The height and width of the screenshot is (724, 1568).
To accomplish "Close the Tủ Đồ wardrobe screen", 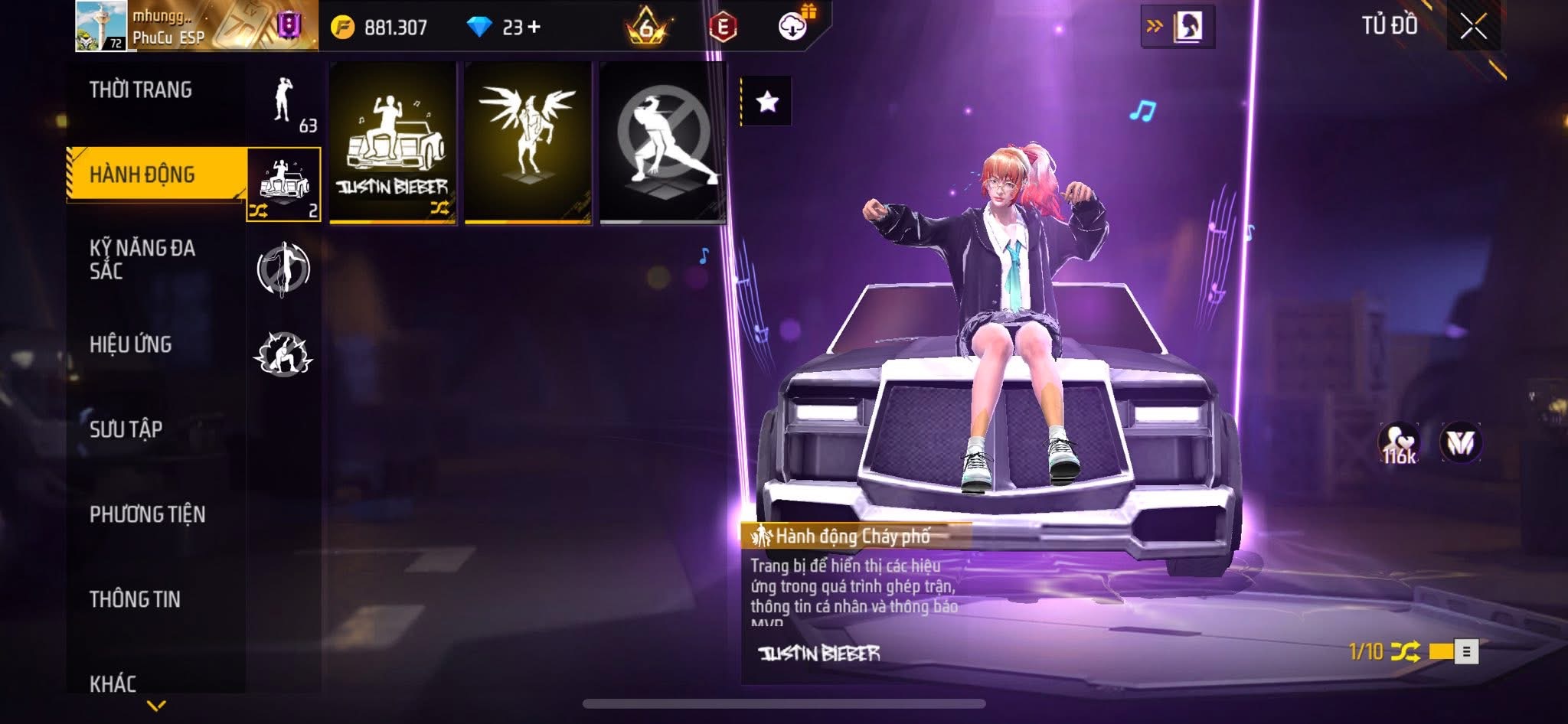I will click(1473, 27).
